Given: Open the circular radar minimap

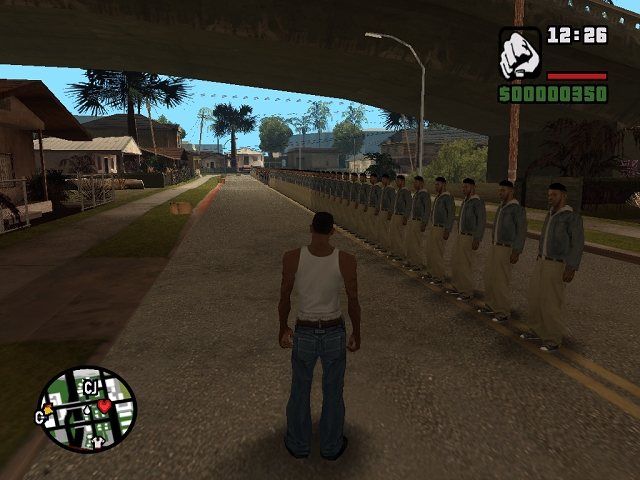Looking at the screenshot, I should coord(87,410).
